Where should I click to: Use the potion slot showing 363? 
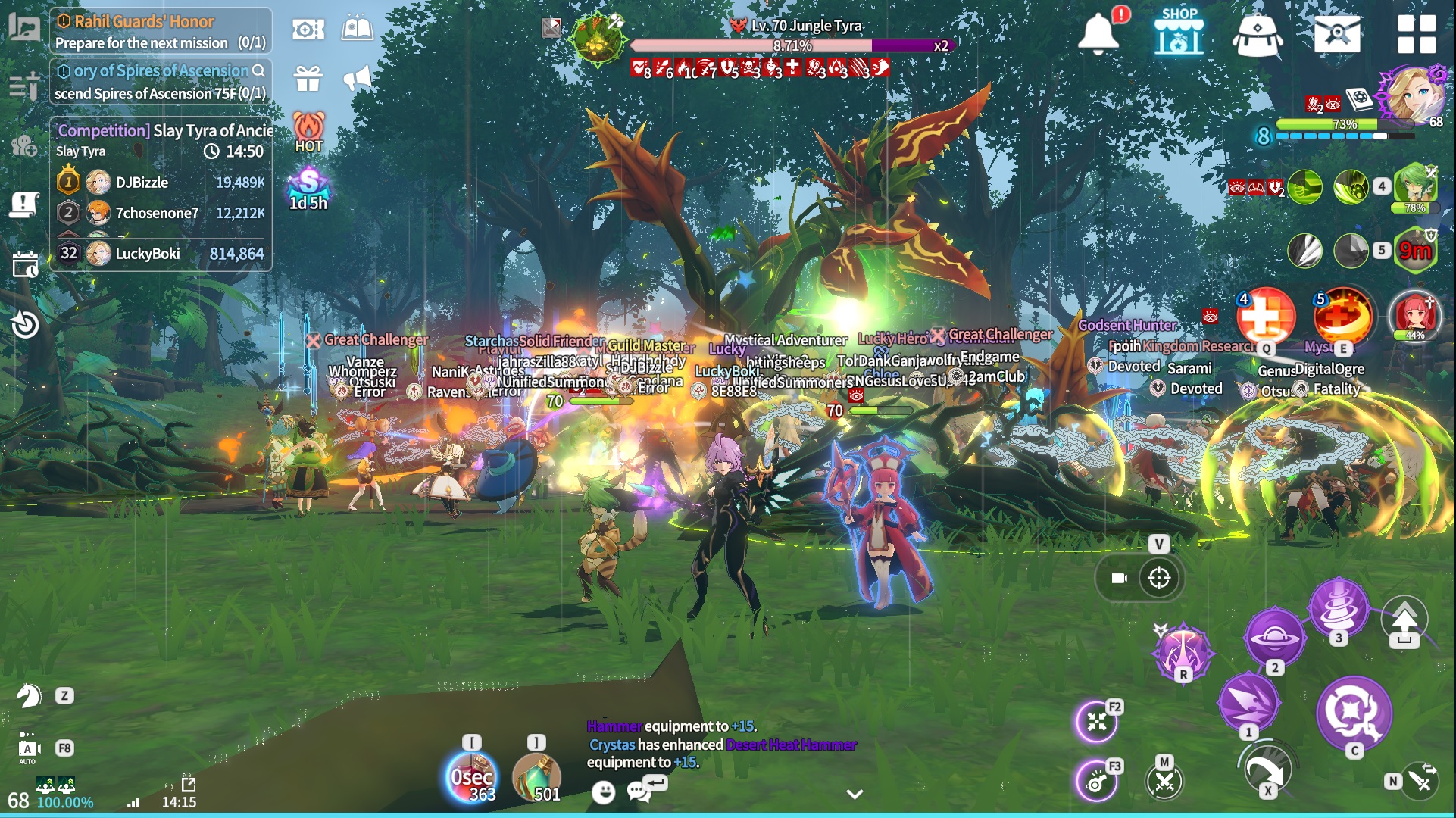[x=471, y=776]
